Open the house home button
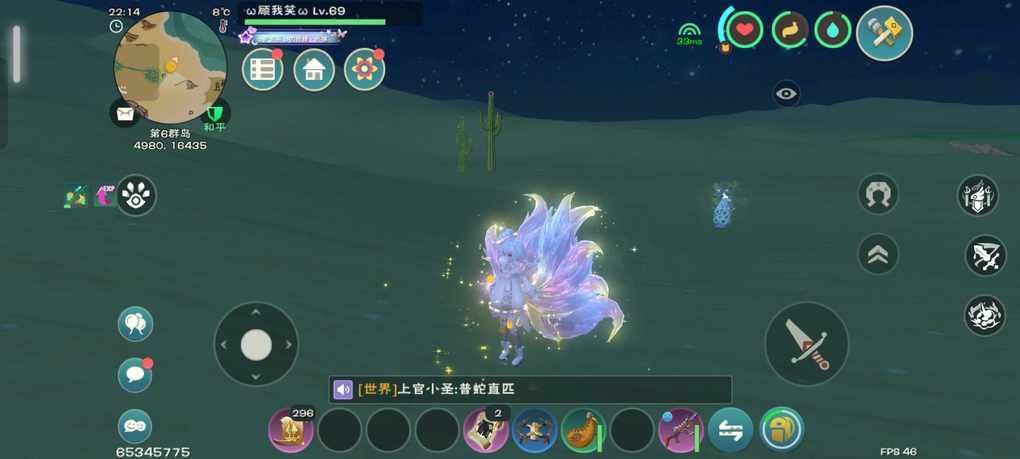Viewport: 1020px width, 459px height. [314, 69]
